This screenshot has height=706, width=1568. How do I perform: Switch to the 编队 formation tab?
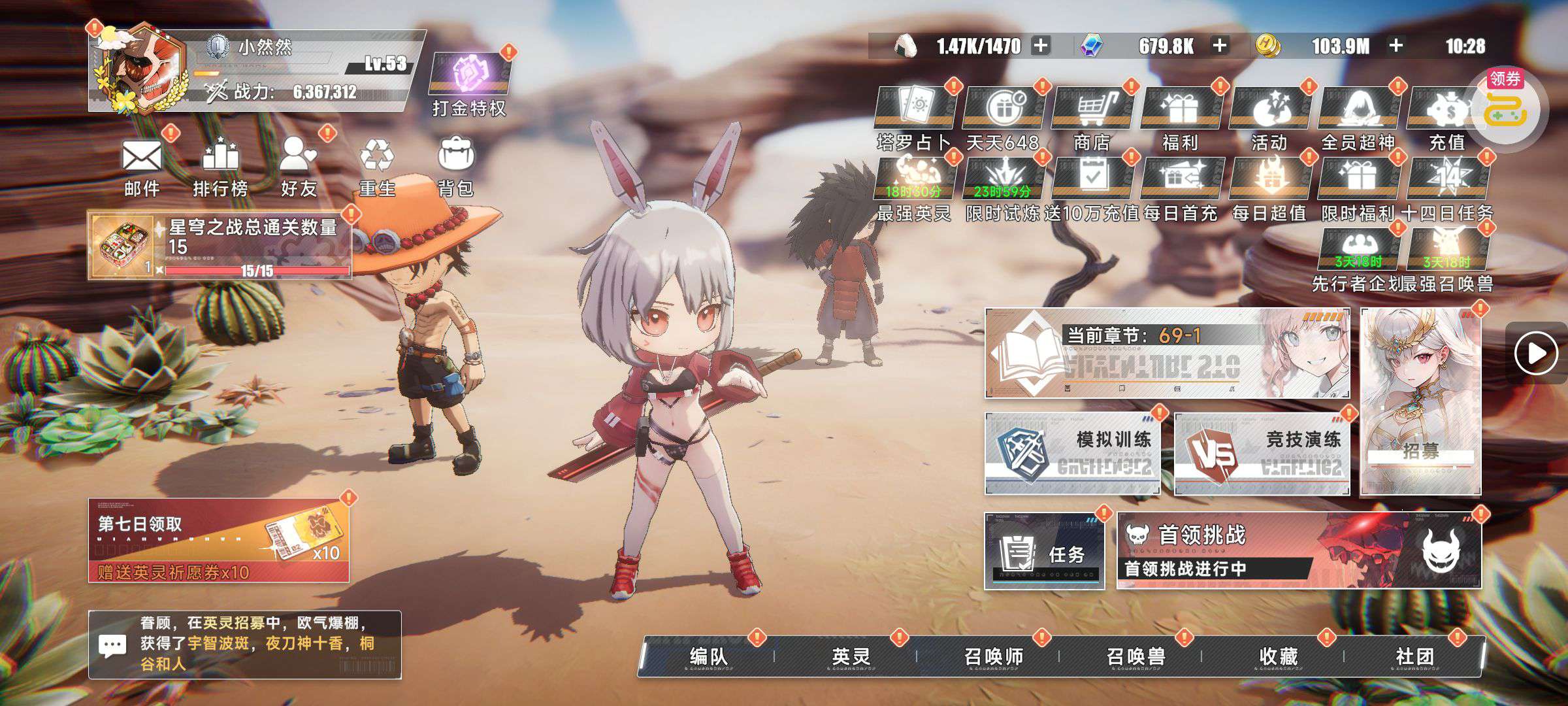708,656
